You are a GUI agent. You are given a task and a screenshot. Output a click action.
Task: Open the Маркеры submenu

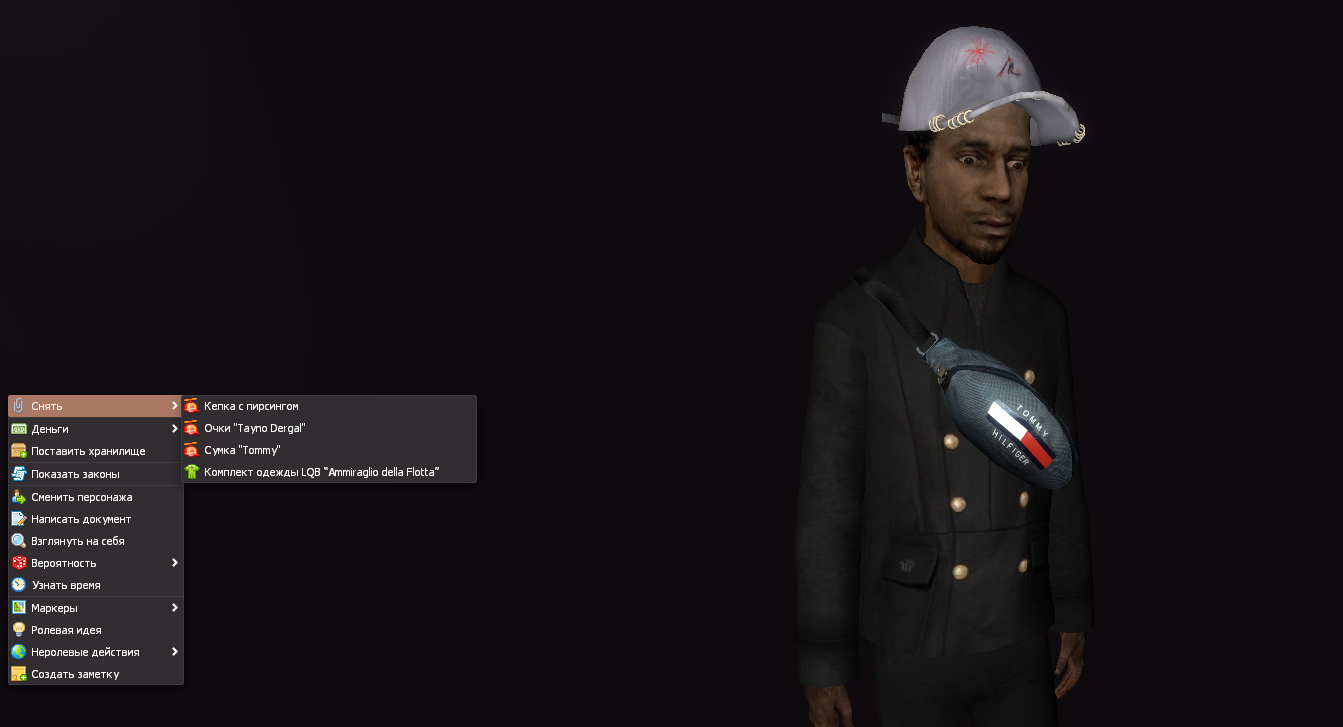(x=95, y=608)
